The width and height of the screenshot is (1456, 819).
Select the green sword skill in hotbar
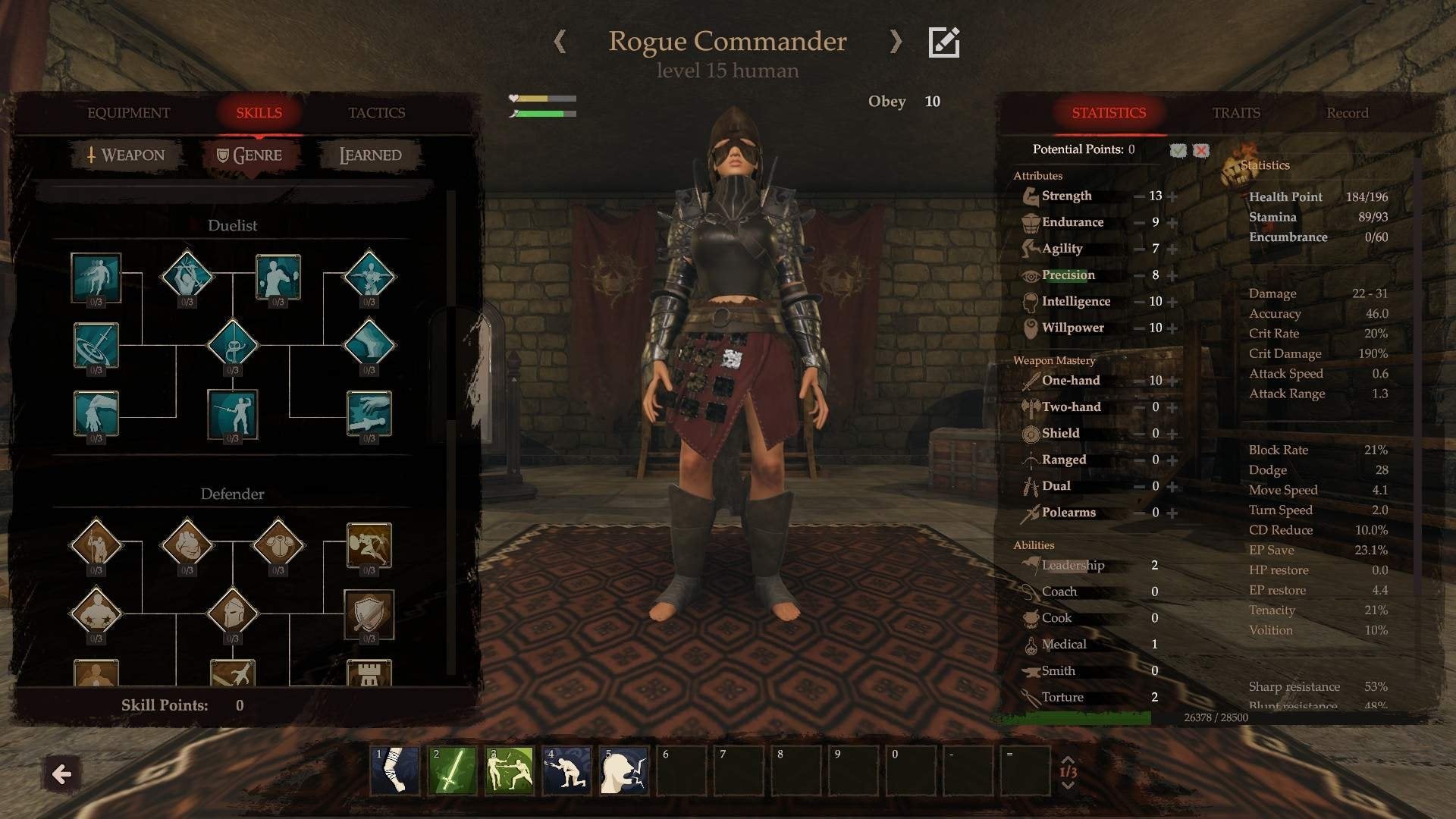click(452, 770)
